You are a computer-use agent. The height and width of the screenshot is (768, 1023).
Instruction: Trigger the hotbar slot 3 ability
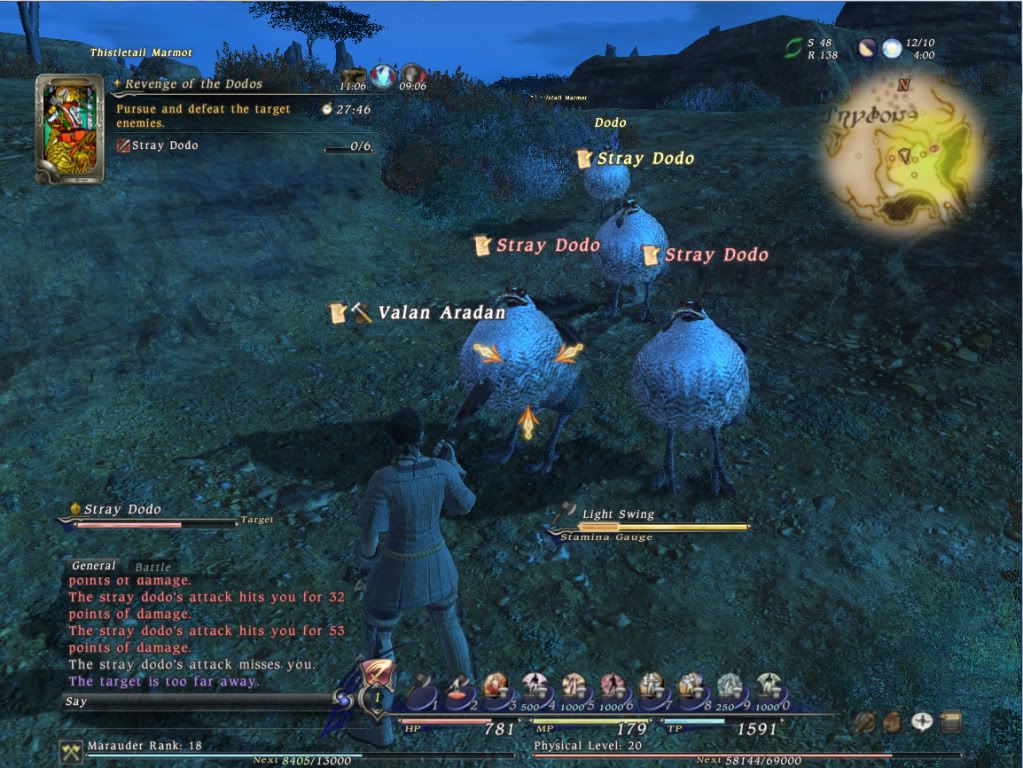[x=497, y=688]
